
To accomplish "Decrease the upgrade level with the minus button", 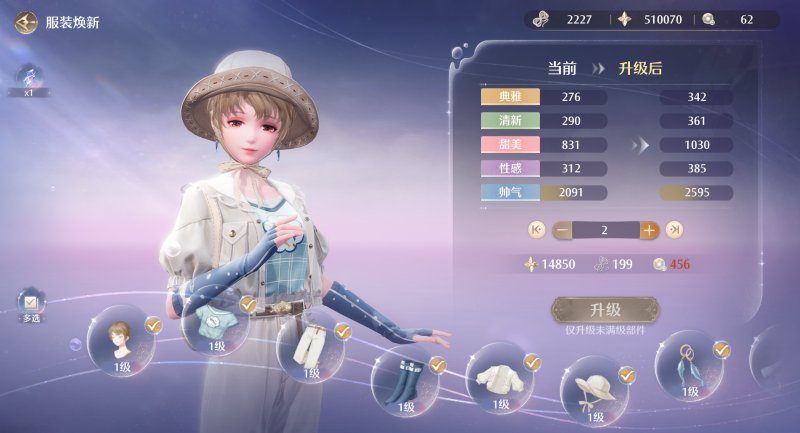I will tap(562, 230).
